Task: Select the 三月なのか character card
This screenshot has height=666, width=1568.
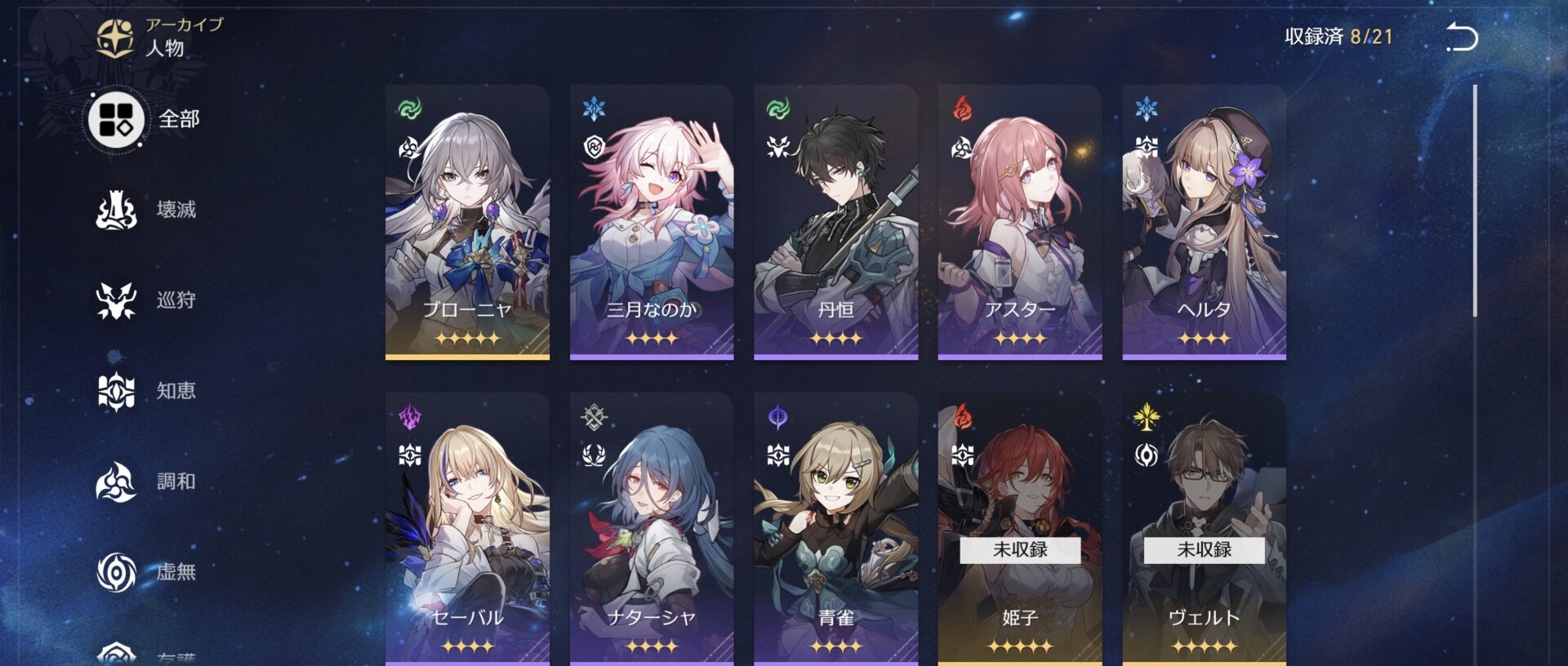Action: coord(651,222)
